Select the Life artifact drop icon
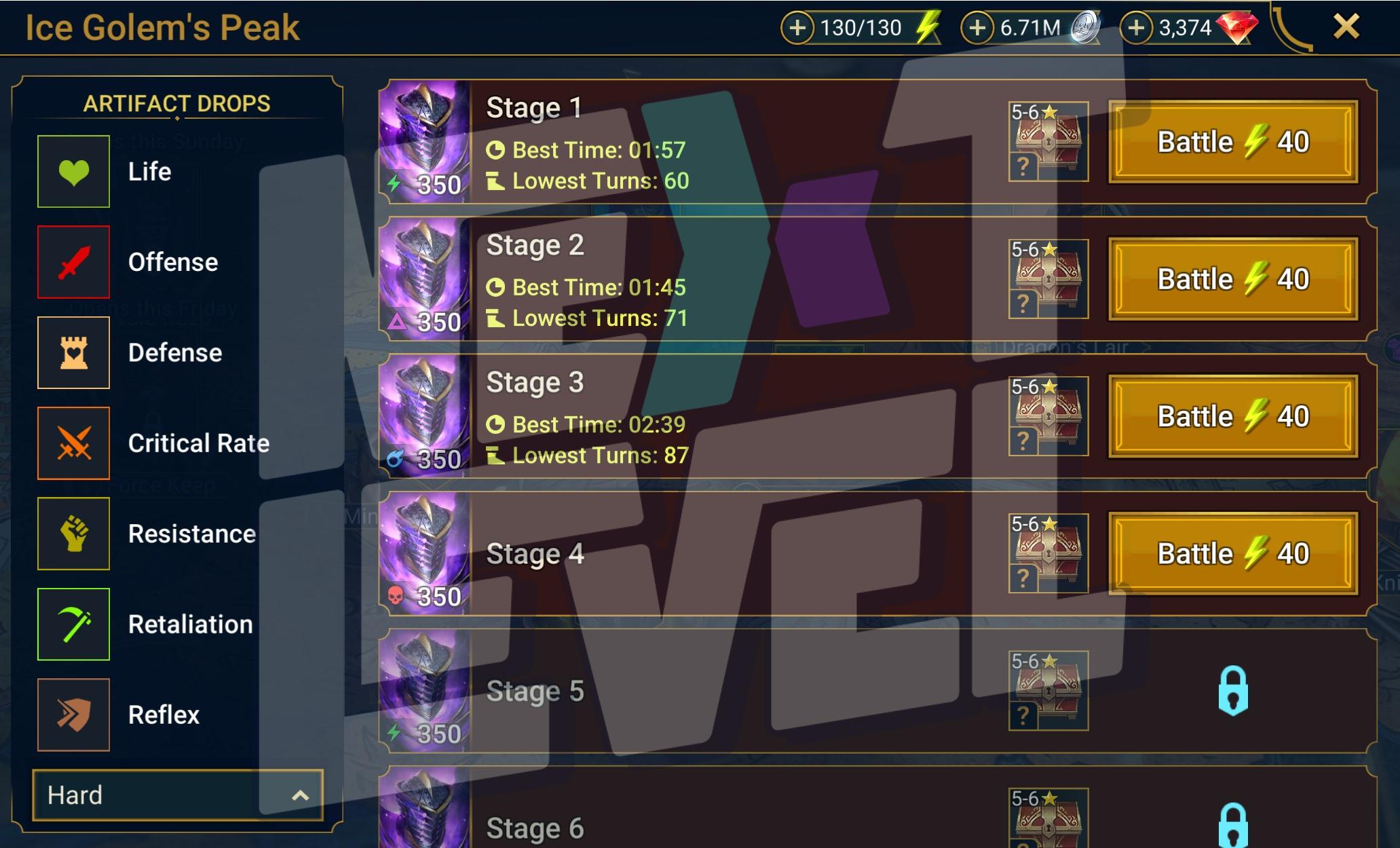 pyautogui.click(x=73, y=170)
